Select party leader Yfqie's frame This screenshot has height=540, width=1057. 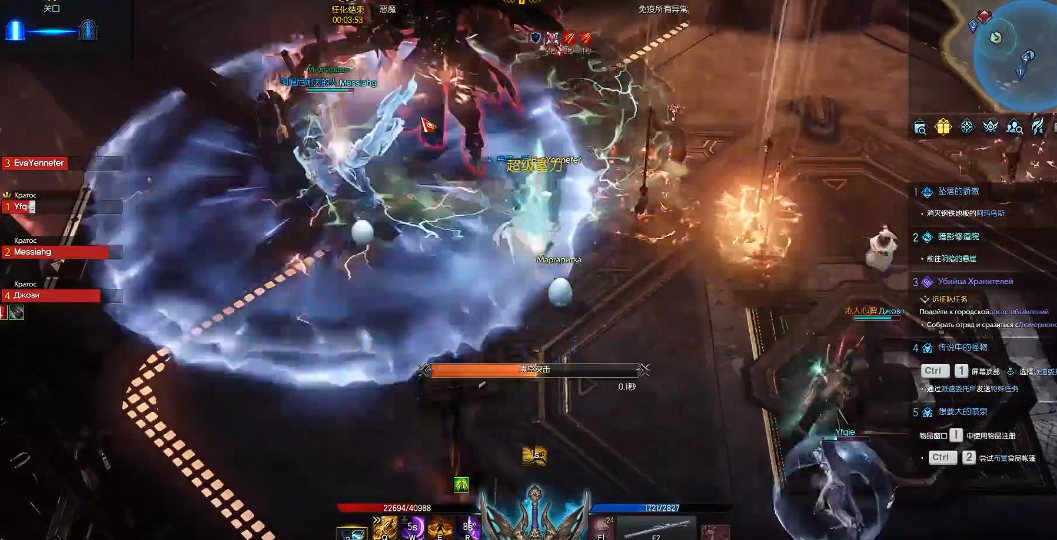click(60, 207)
